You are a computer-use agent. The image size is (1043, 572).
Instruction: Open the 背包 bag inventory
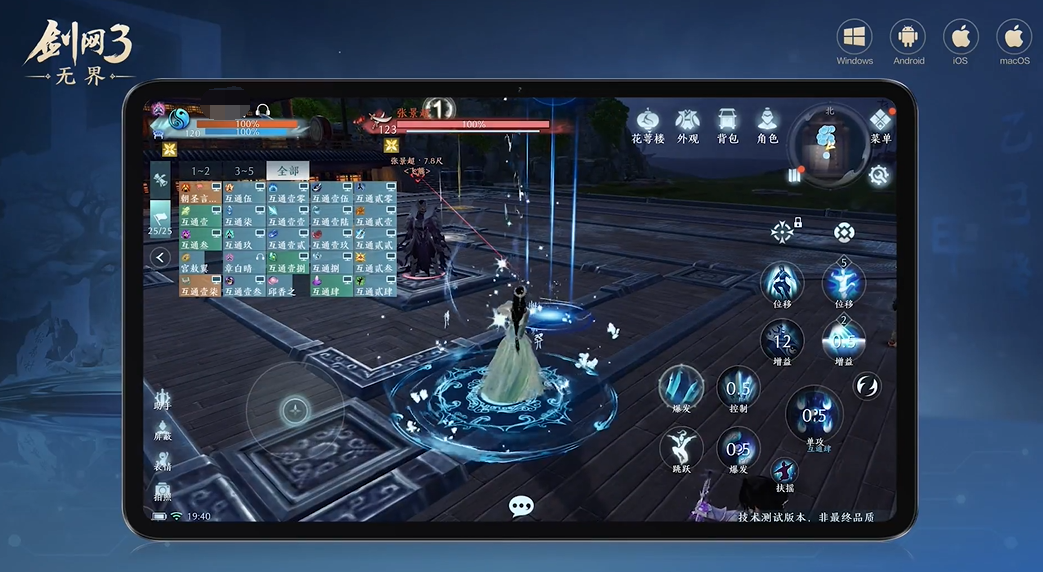pos(728,124)
